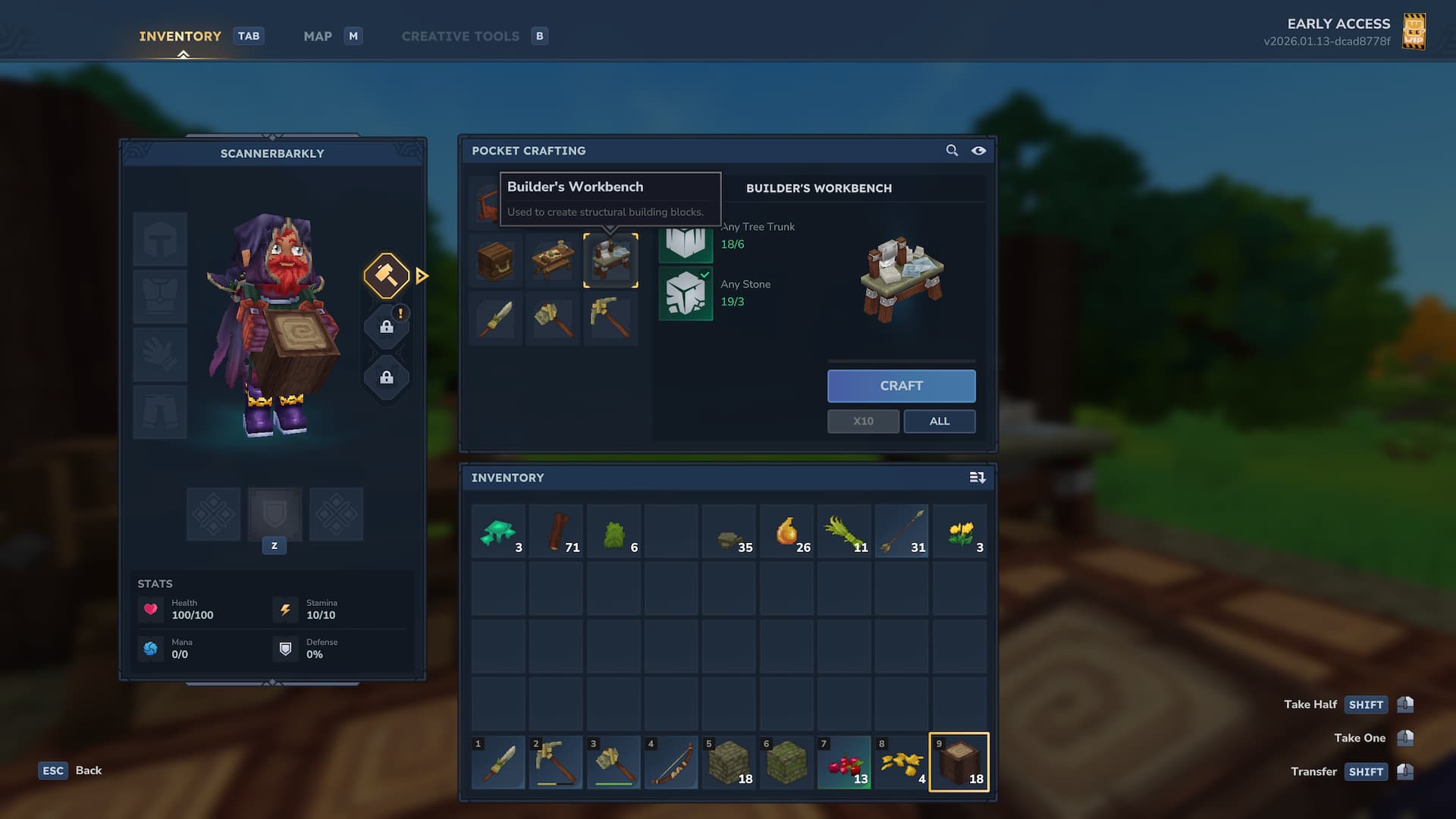The image size is (1456, 819).
Task: Select the arrows stack of 31
Action: [x=902, y=532]
